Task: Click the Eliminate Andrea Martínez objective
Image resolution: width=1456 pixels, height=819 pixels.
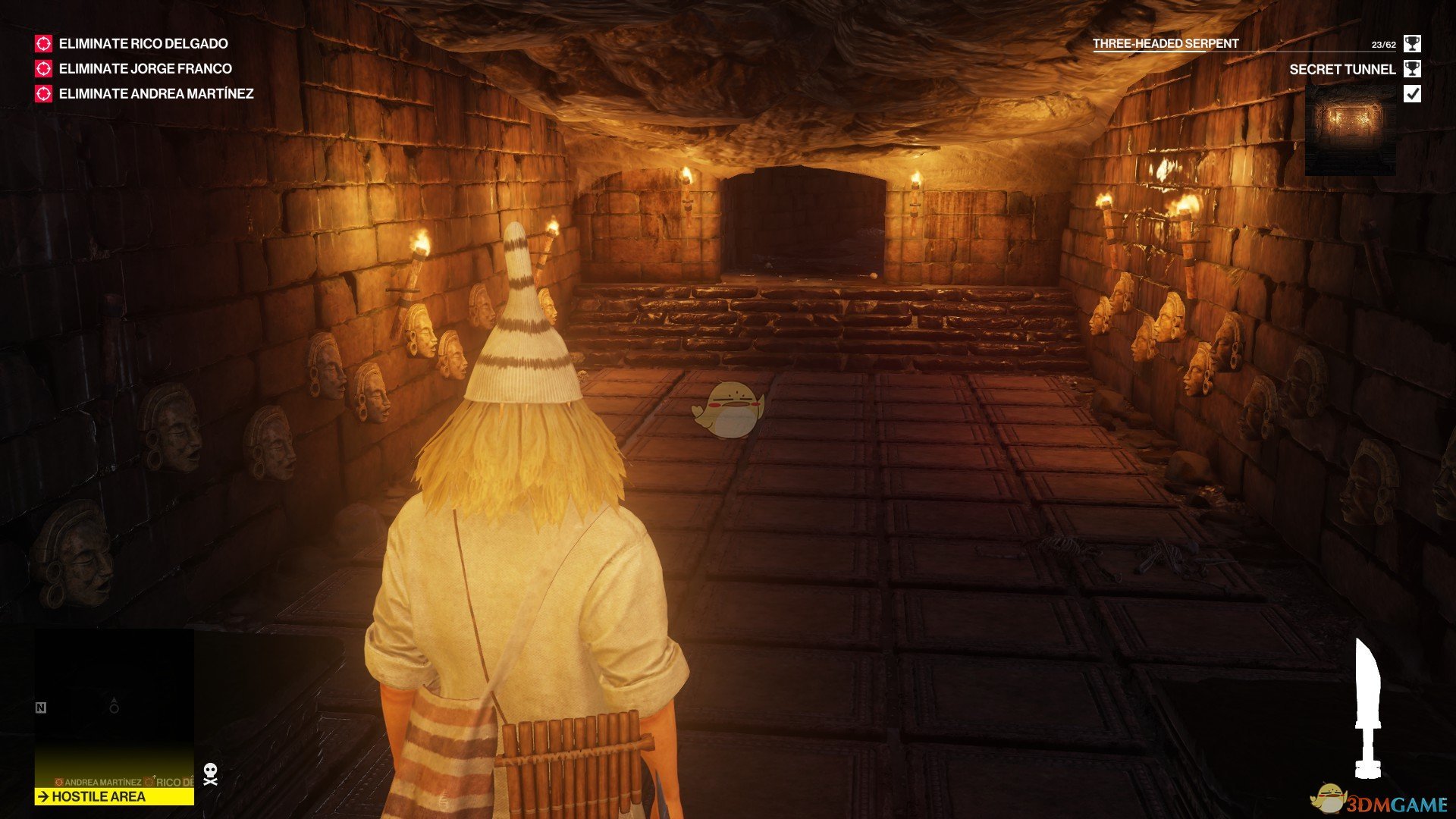Action: tap(155, 94)
